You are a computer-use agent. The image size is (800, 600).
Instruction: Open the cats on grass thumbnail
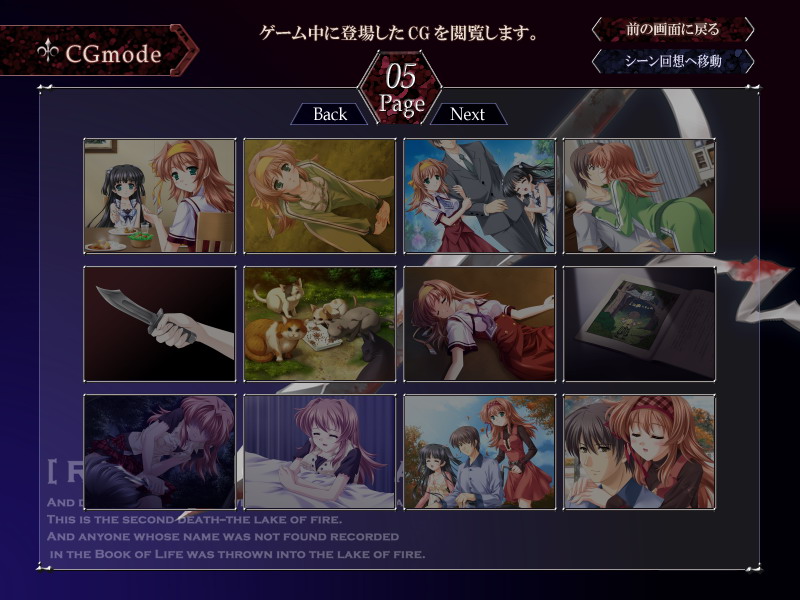[x=320, y=324]
